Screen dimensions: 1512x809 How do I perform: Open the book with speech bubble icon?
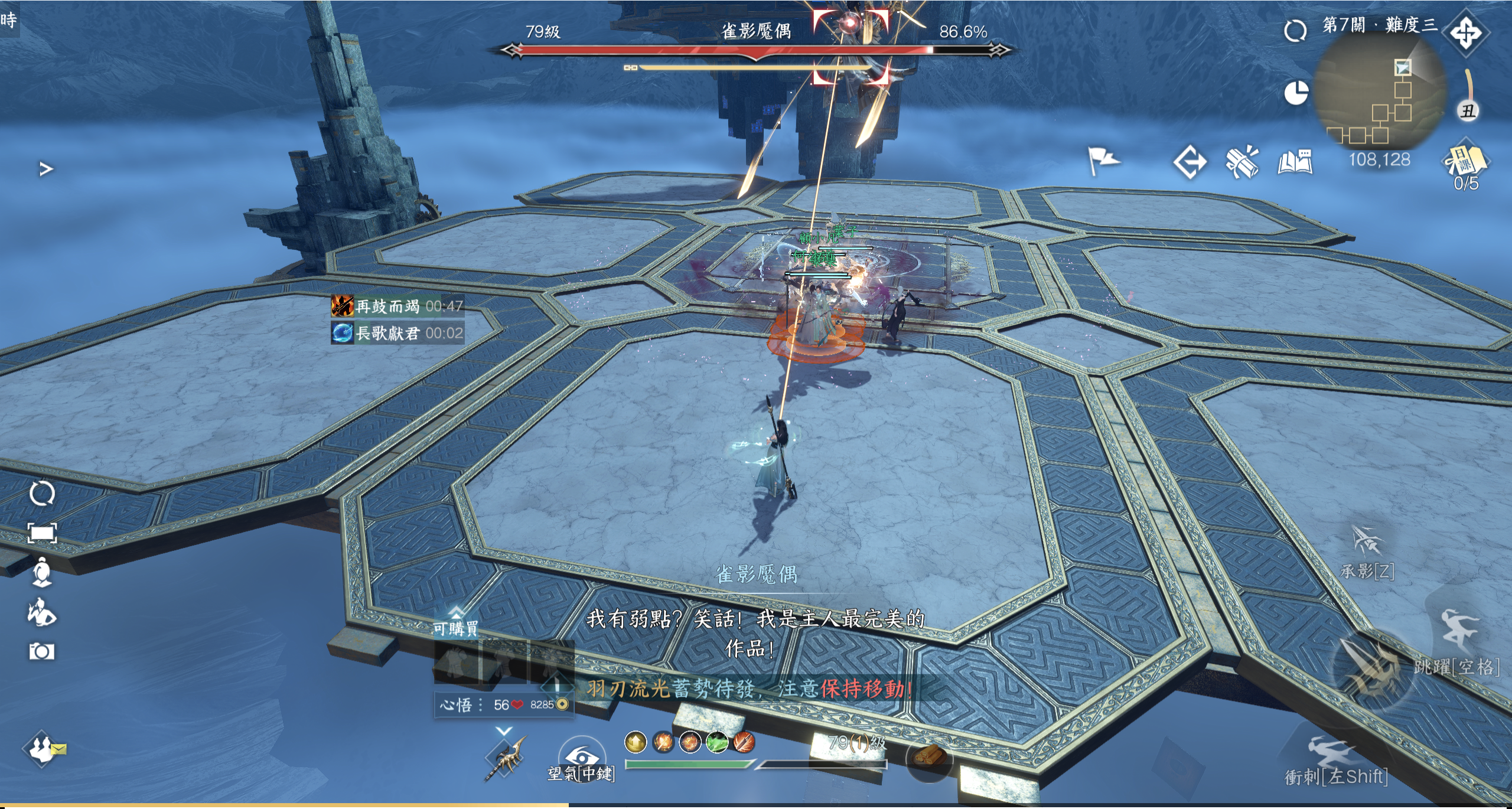click(1295, 162)
